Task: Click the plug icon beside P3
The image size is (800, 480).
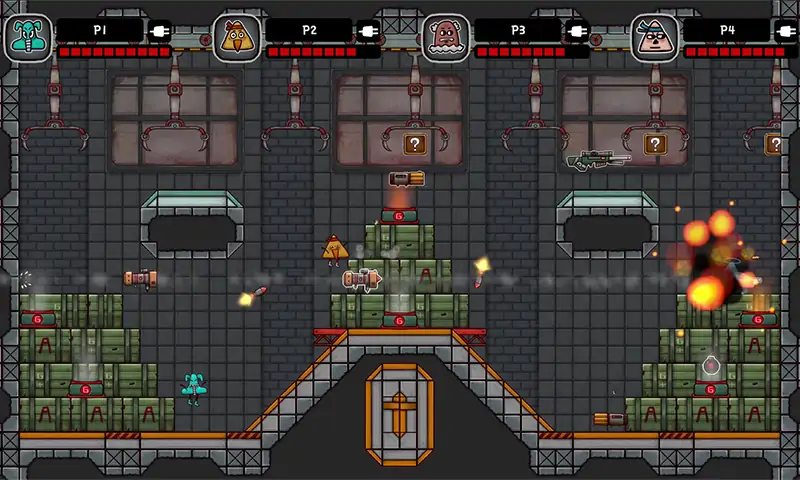Action: pos(577,31)
